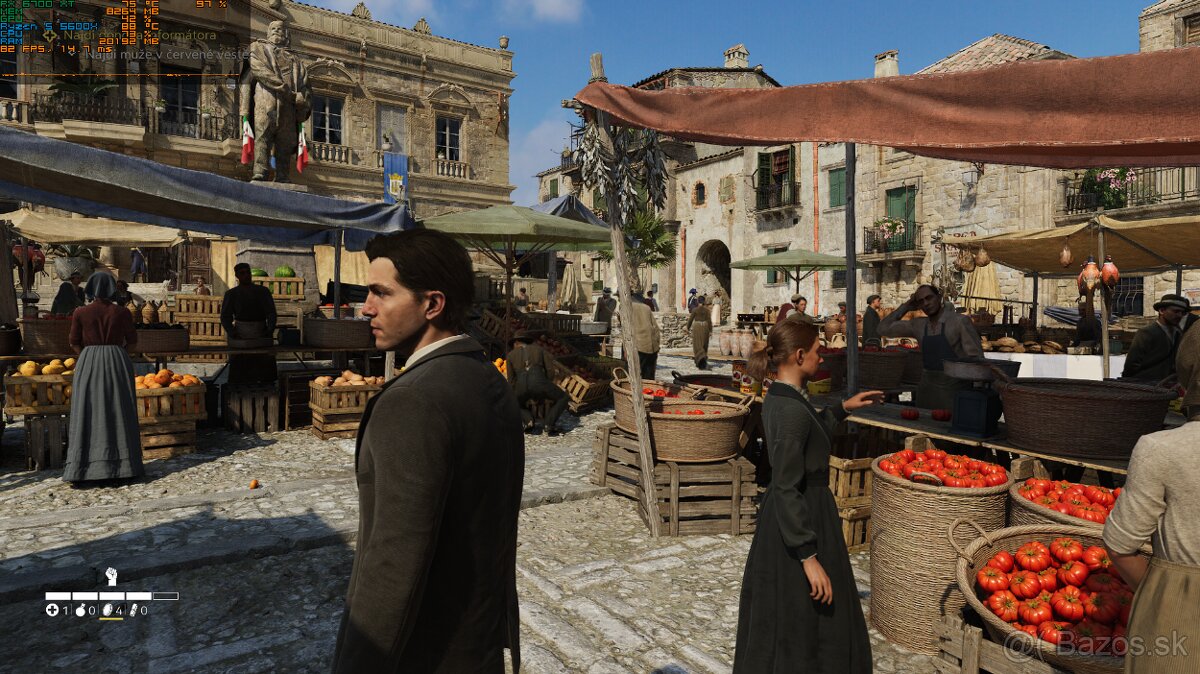Pick the bandage item icon

coord(134,609)
